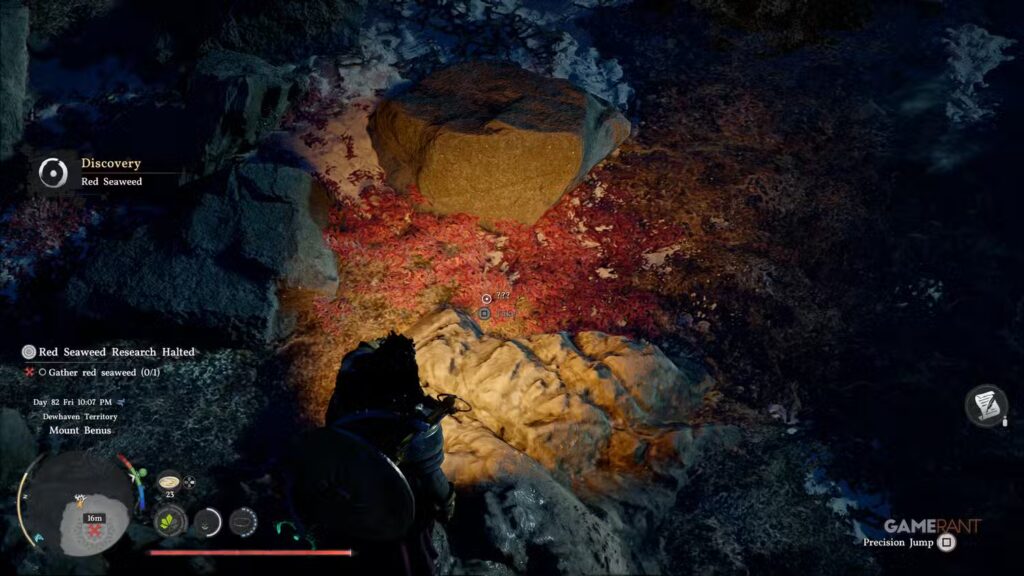Image resolution: width=1024 pixels, height=576 pixels.
Task: Click the GameRant watermark logo
Action: [x=932, y=526]
